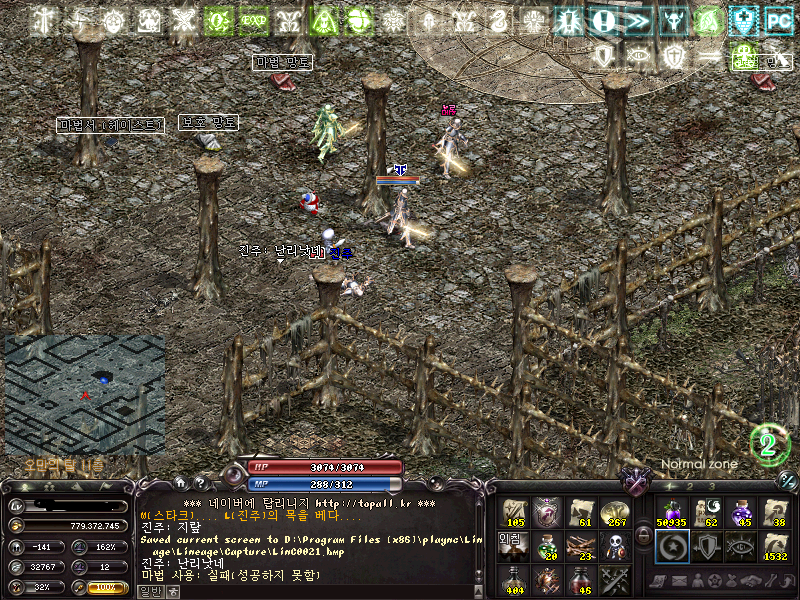This screenshot has height=600, width=800.
Task: Open the question mark help button
Action: point(198,482)
